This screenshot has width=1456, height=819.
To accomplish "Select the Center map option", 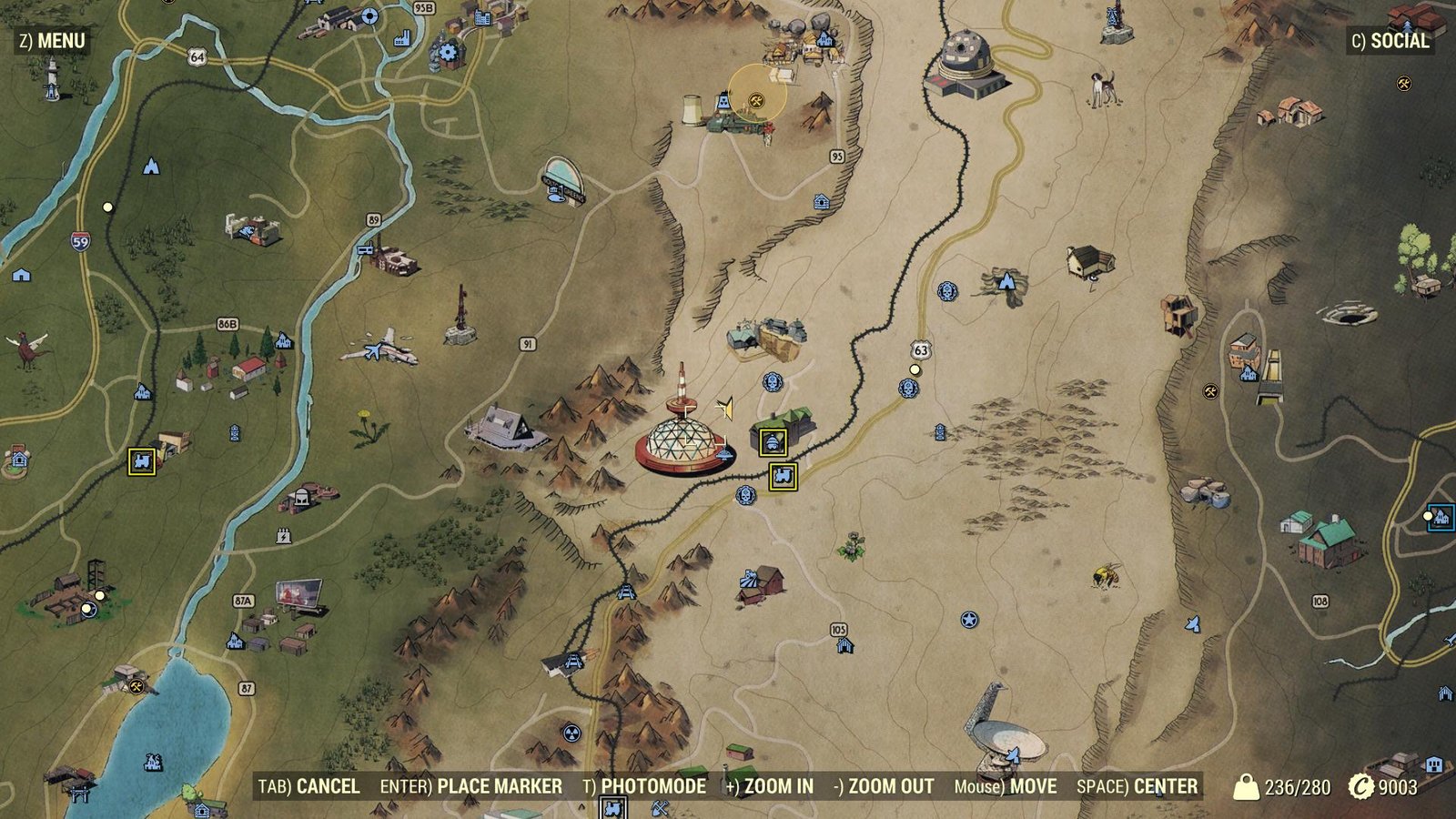I will (1137, 786).
